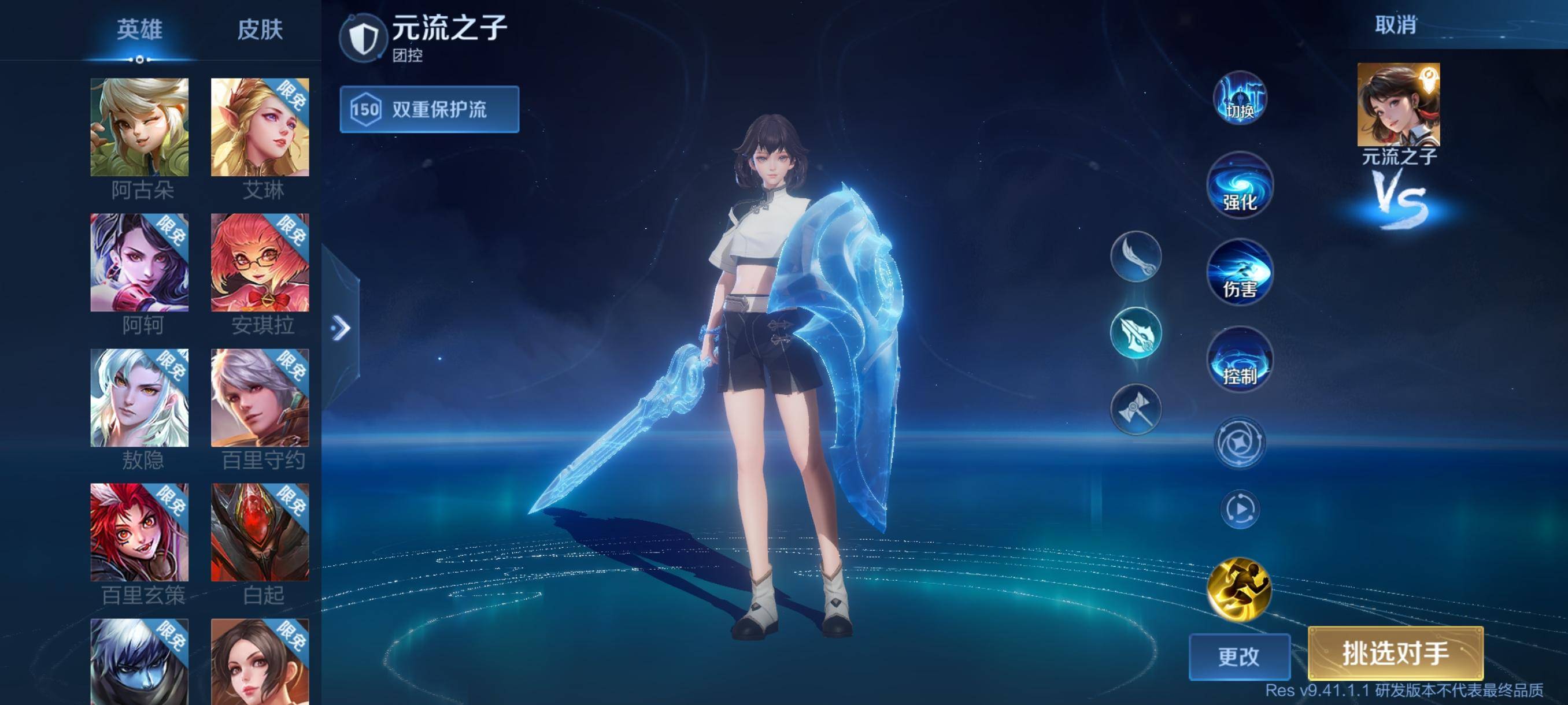This screenshot has width=1568, height=705.
Task: Choose the 安琪拉 portrait
Action: (x=260, y=262)
